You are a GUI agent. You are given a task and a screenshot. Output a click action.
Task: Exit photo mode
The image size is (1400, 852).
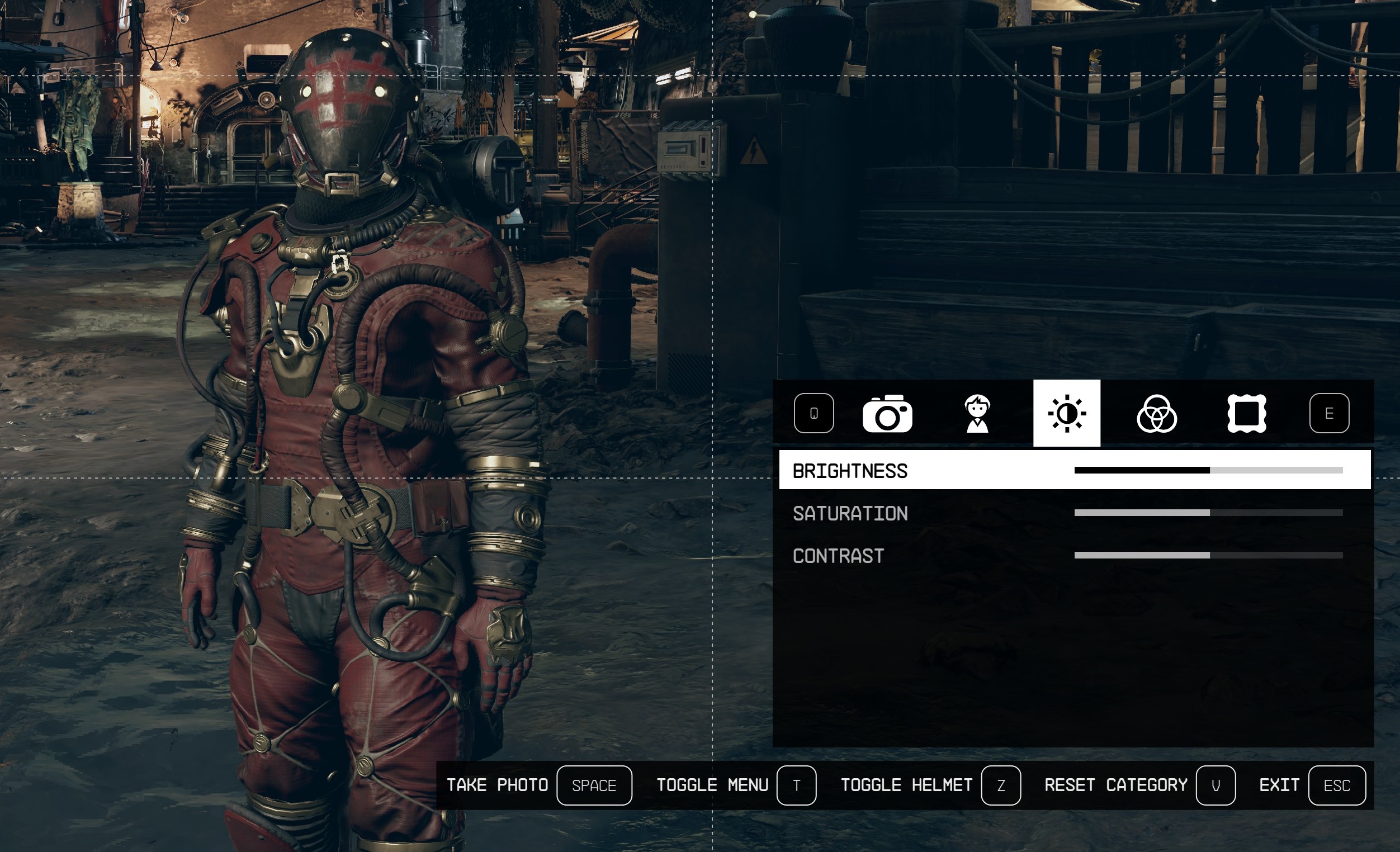tap(1336, 785)
